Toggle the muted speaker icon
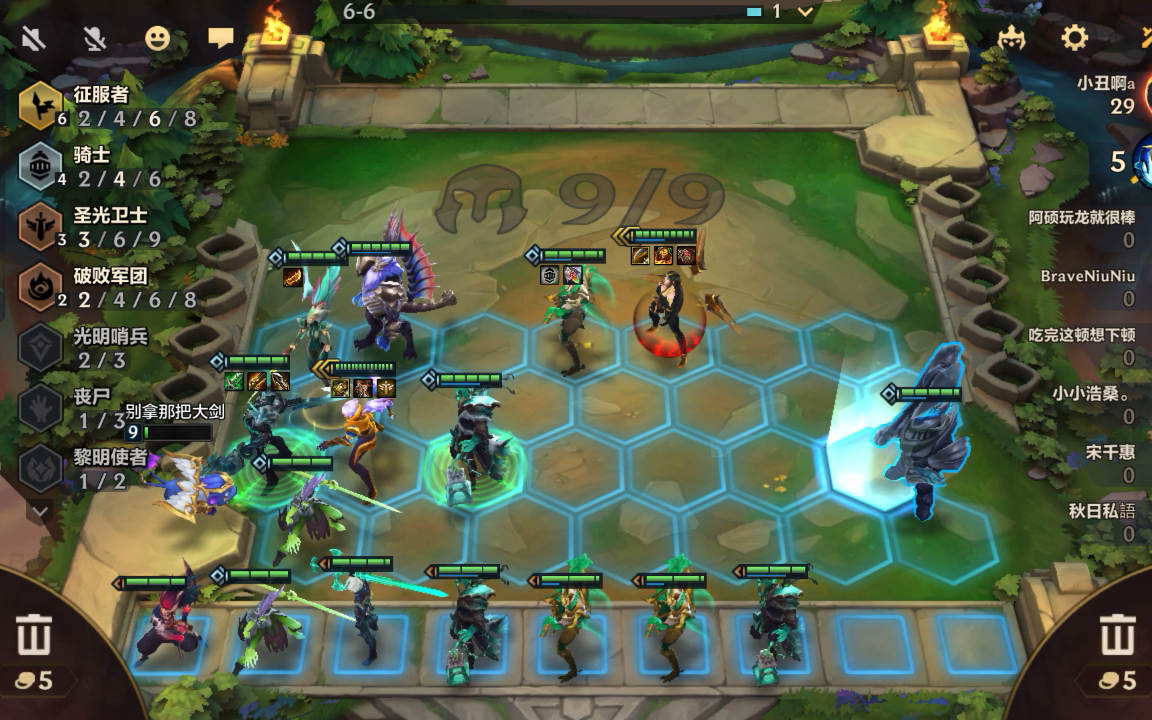This screenshot has height=720, width=1152. 33,39
